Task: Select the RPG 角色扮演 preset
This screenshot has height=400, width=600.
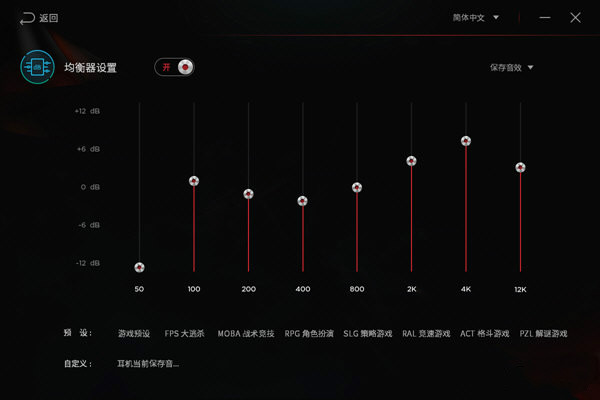Action: 309,333
